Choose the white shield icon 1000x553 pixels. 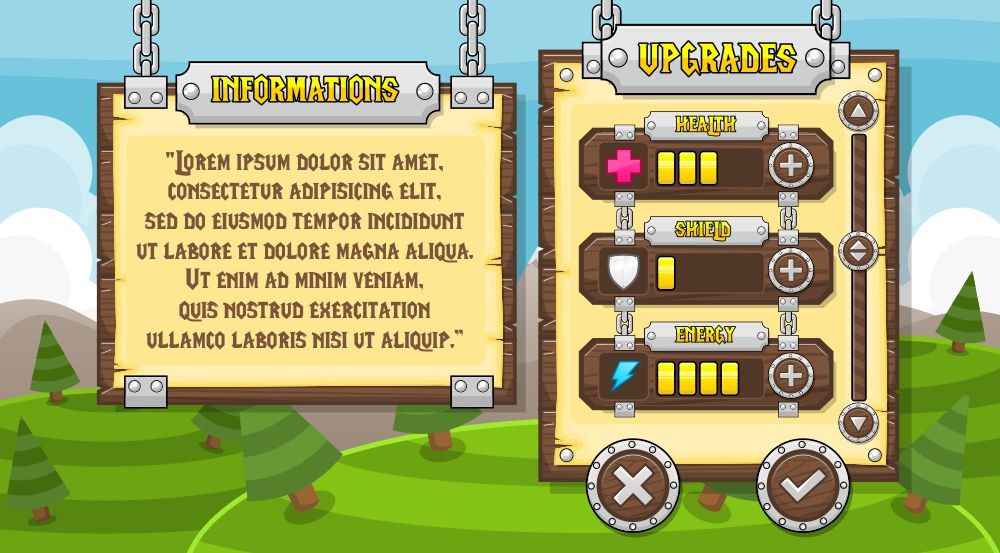(x=623, y=271)
